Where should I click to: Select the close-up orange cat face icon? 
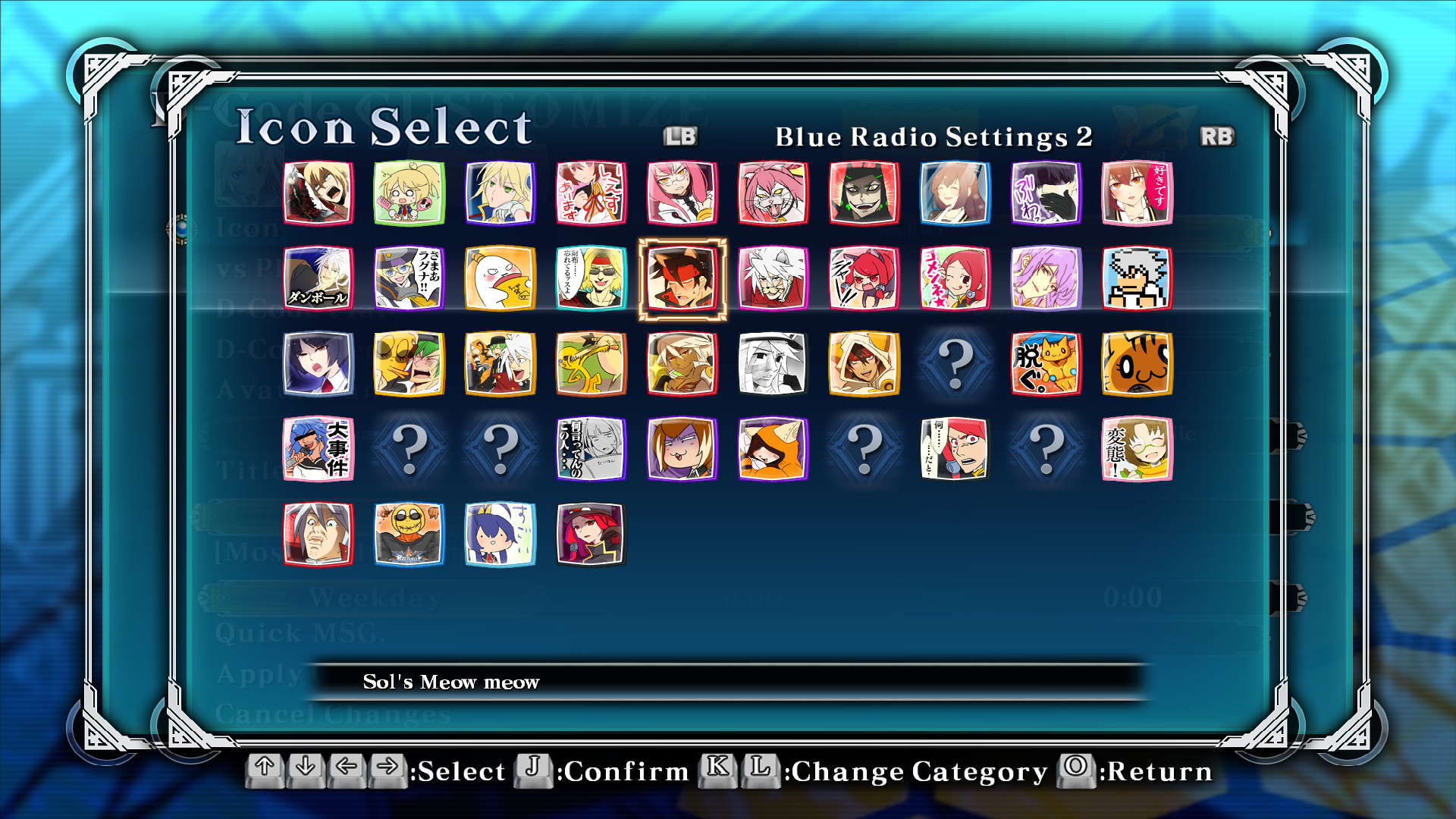(1137, 364)
